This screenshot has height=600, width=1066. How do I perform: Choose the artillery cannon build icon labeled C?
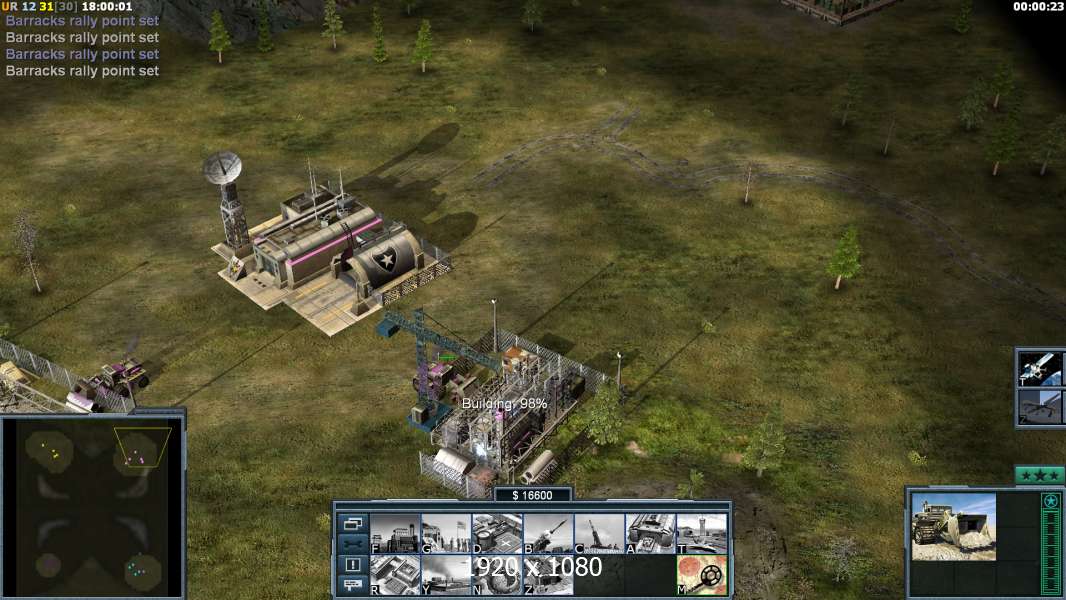(x=599, y=533)
